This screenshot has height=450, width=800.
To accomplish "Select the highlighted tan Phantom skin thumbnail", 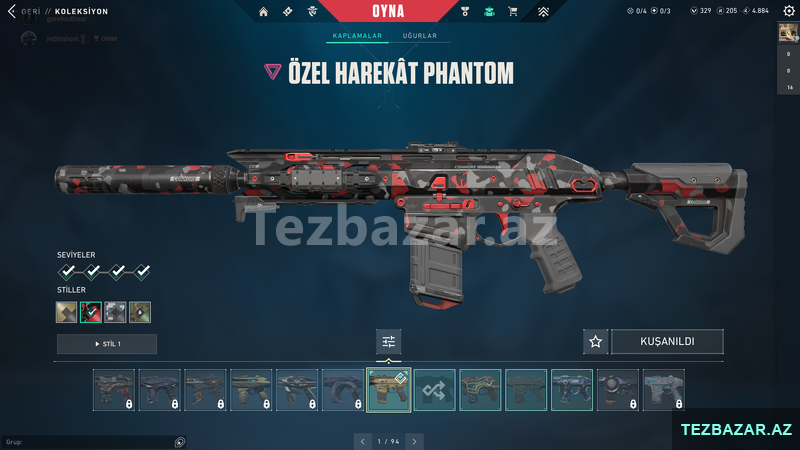I will coord(389,390).
